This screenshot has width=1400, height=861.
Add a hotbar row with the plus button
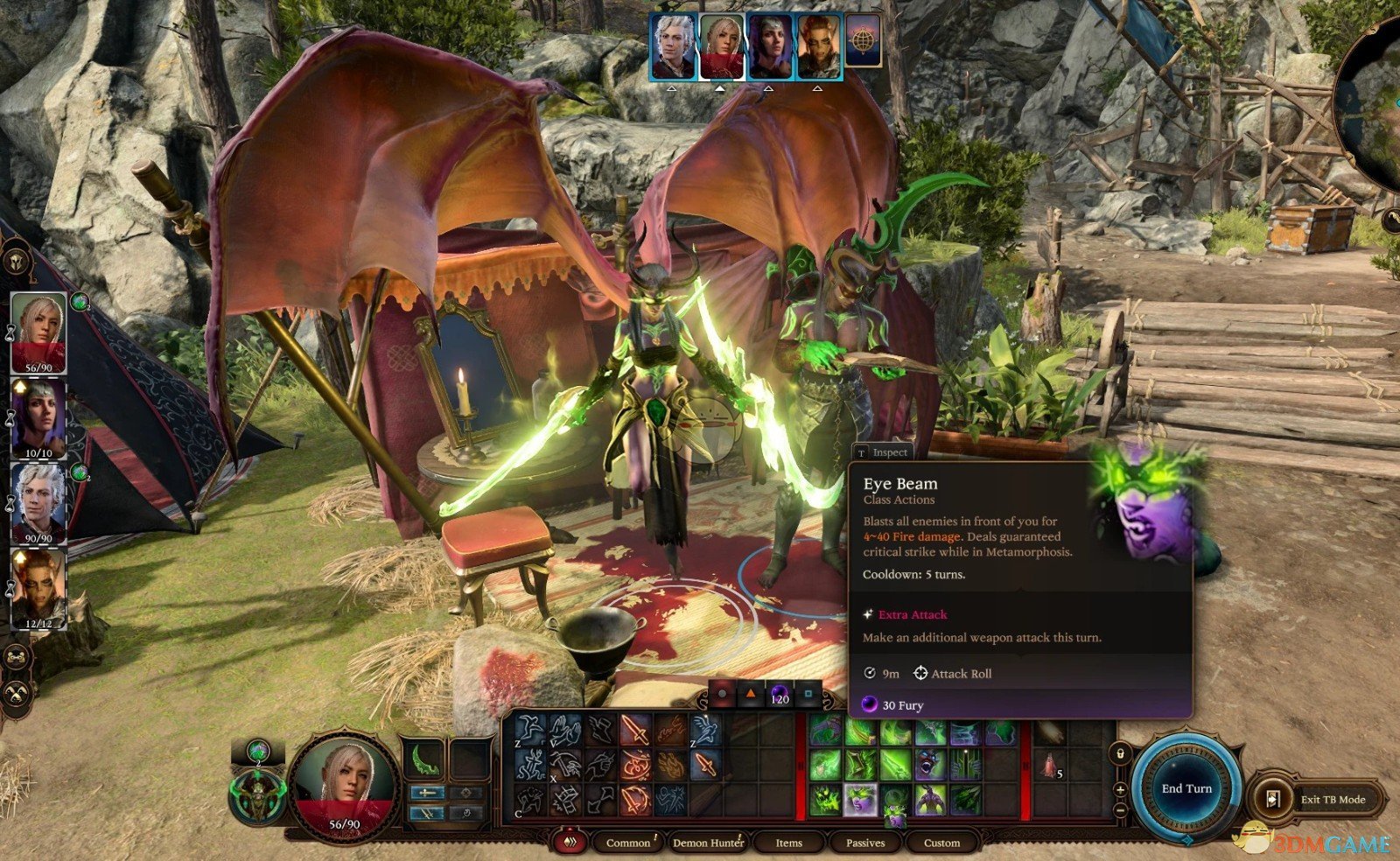click(x=1120, y=790)
